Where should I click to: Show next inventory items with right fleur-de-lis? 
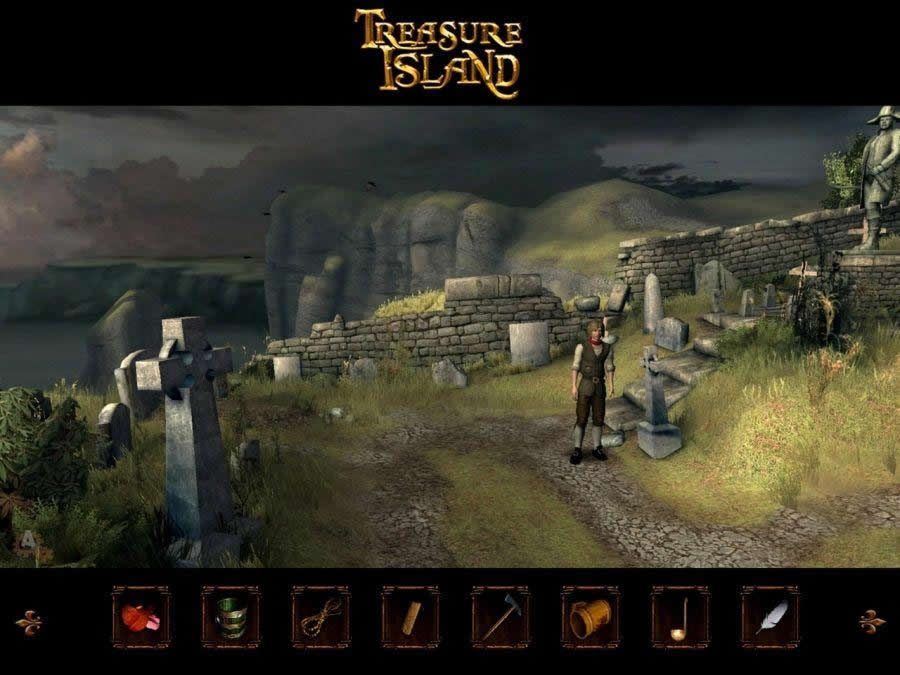[x=872, y=621]
